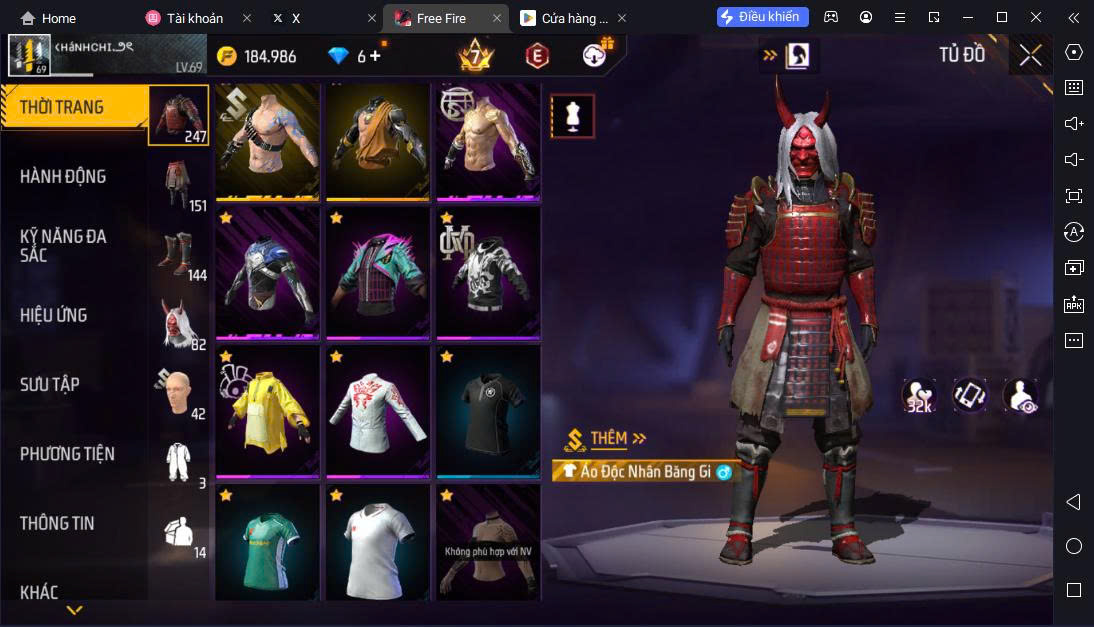Select the THỜI TRANG category tab
Screen dimensions: 1094x627
point(62,108)
